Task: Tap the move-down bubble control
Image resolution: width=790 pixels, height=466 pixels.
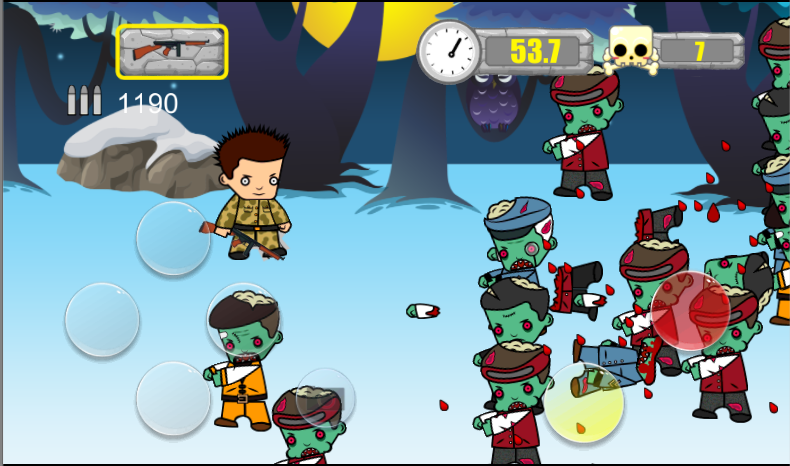Action: [x=173, y=398]
